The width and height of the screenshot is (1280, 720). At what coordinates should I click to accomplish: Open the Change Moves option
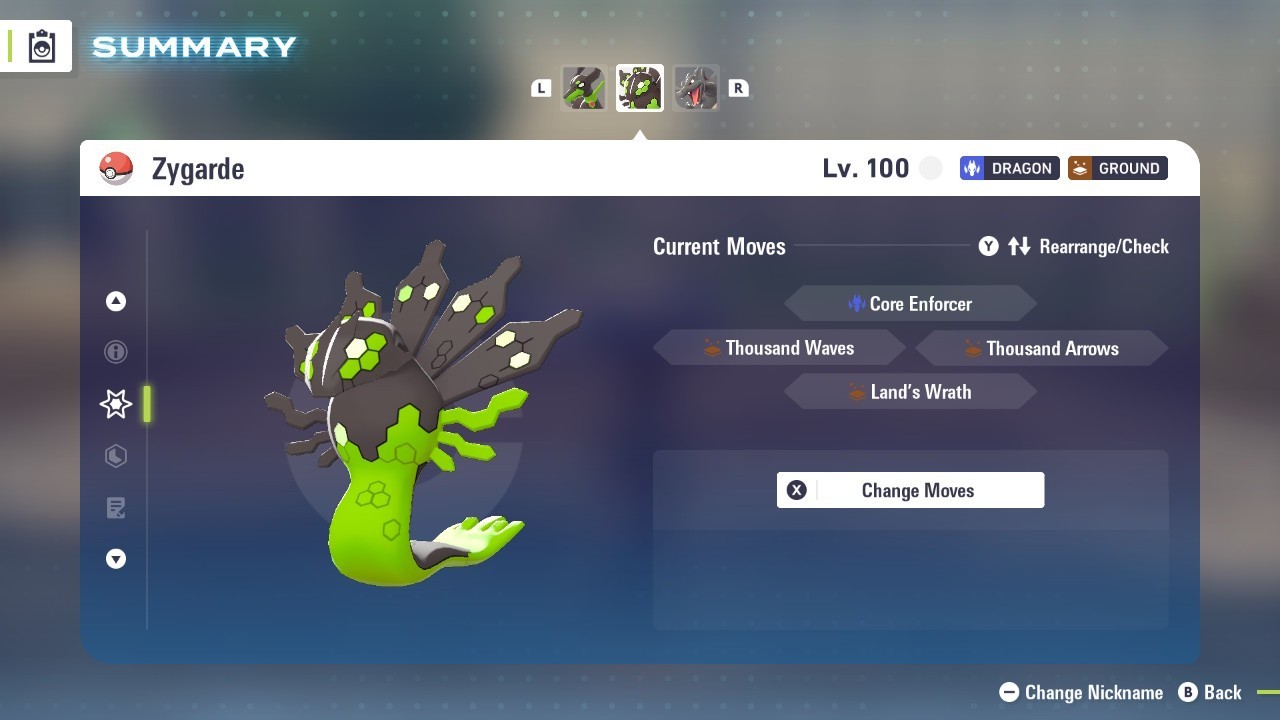[910, 490]
